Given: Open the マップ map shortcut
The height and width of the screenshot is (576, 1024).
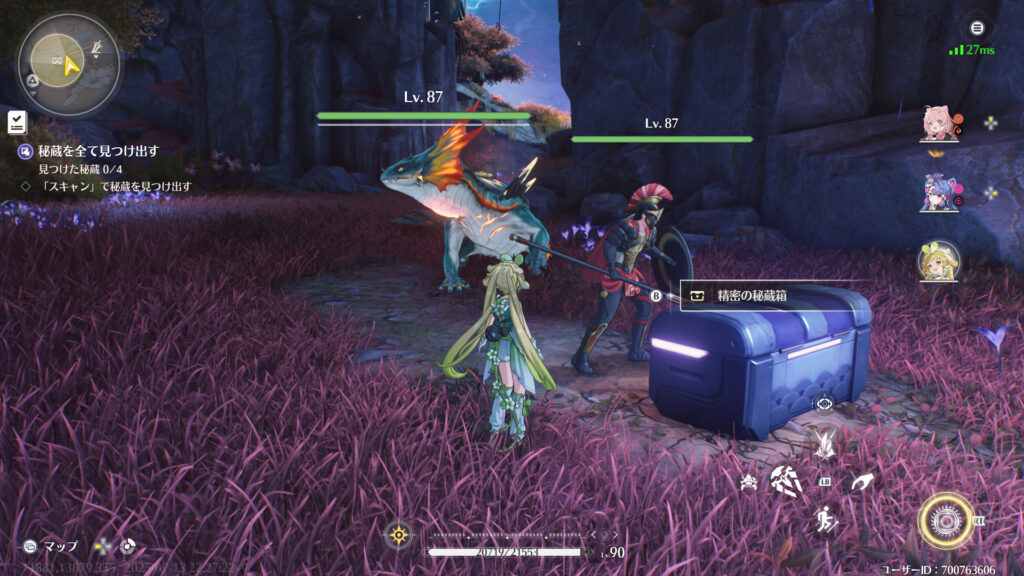Looking at the screenshot, I should tap(51, 546).
